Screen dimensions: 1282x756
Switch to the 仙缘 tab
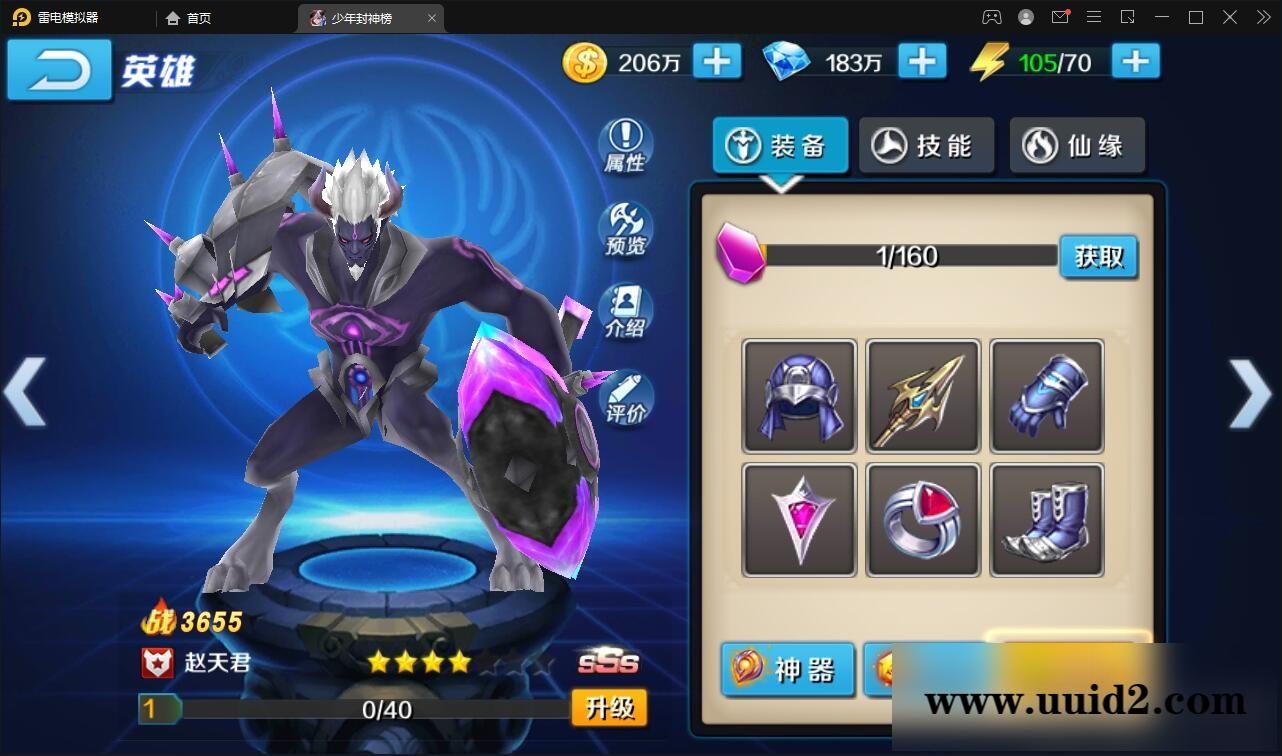tap(1077, 146)
